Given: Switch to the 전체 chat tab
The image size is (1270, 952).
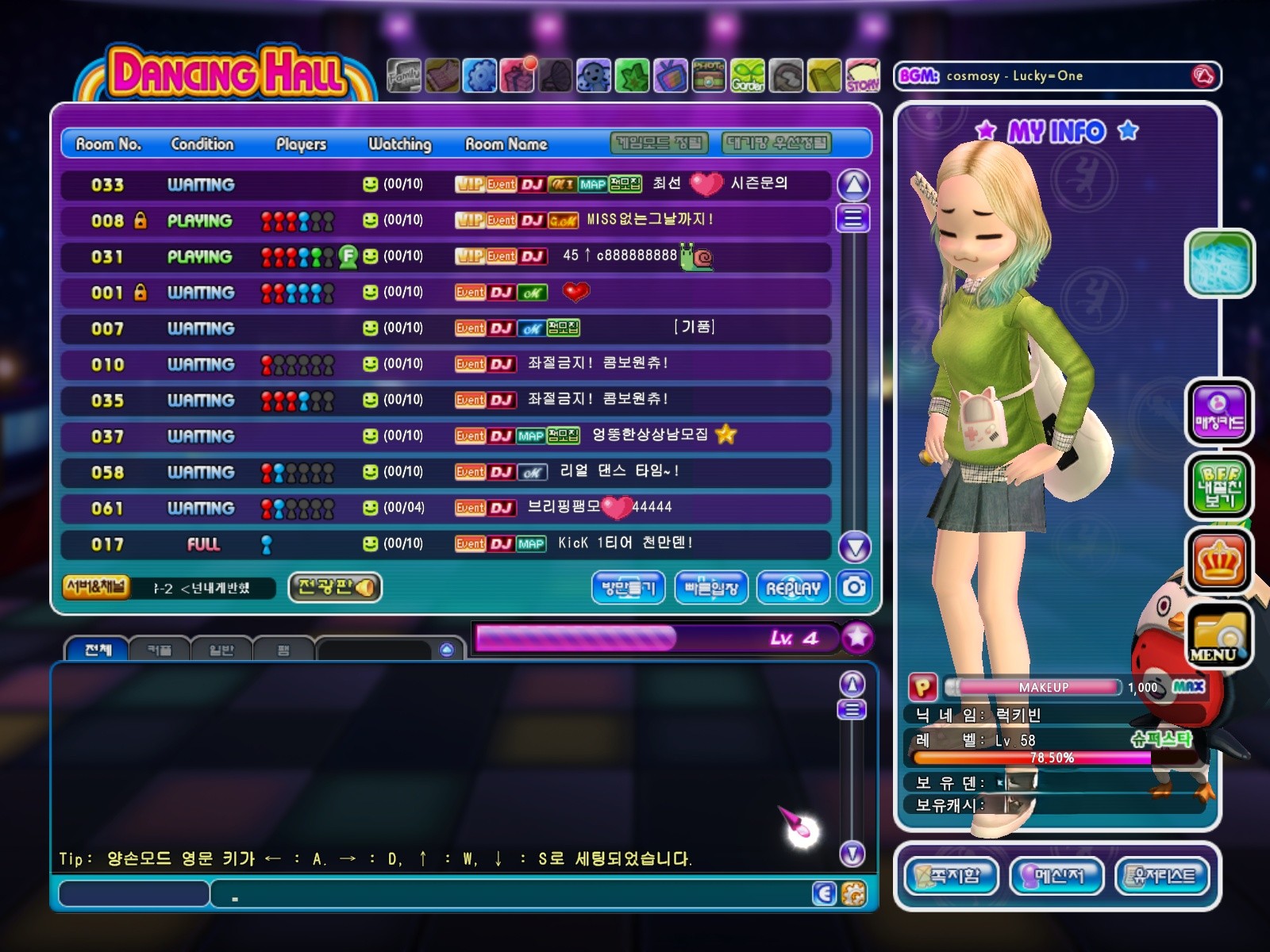Looking at the screenshot, I should point(98,650).
